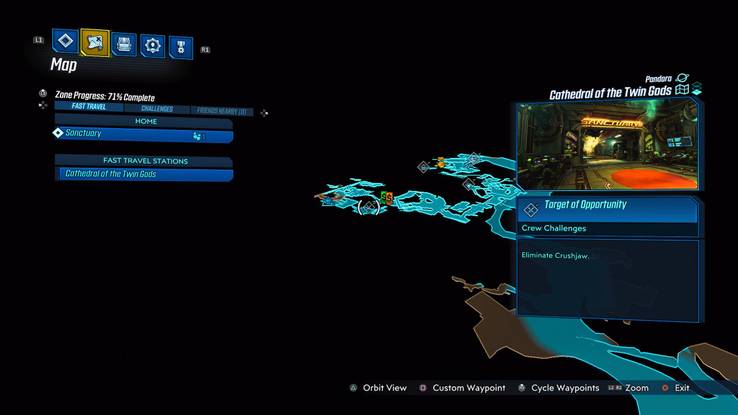Click the green and orange vending machine markers
This screenshot has height=415, width=738.
click(386, 198)
